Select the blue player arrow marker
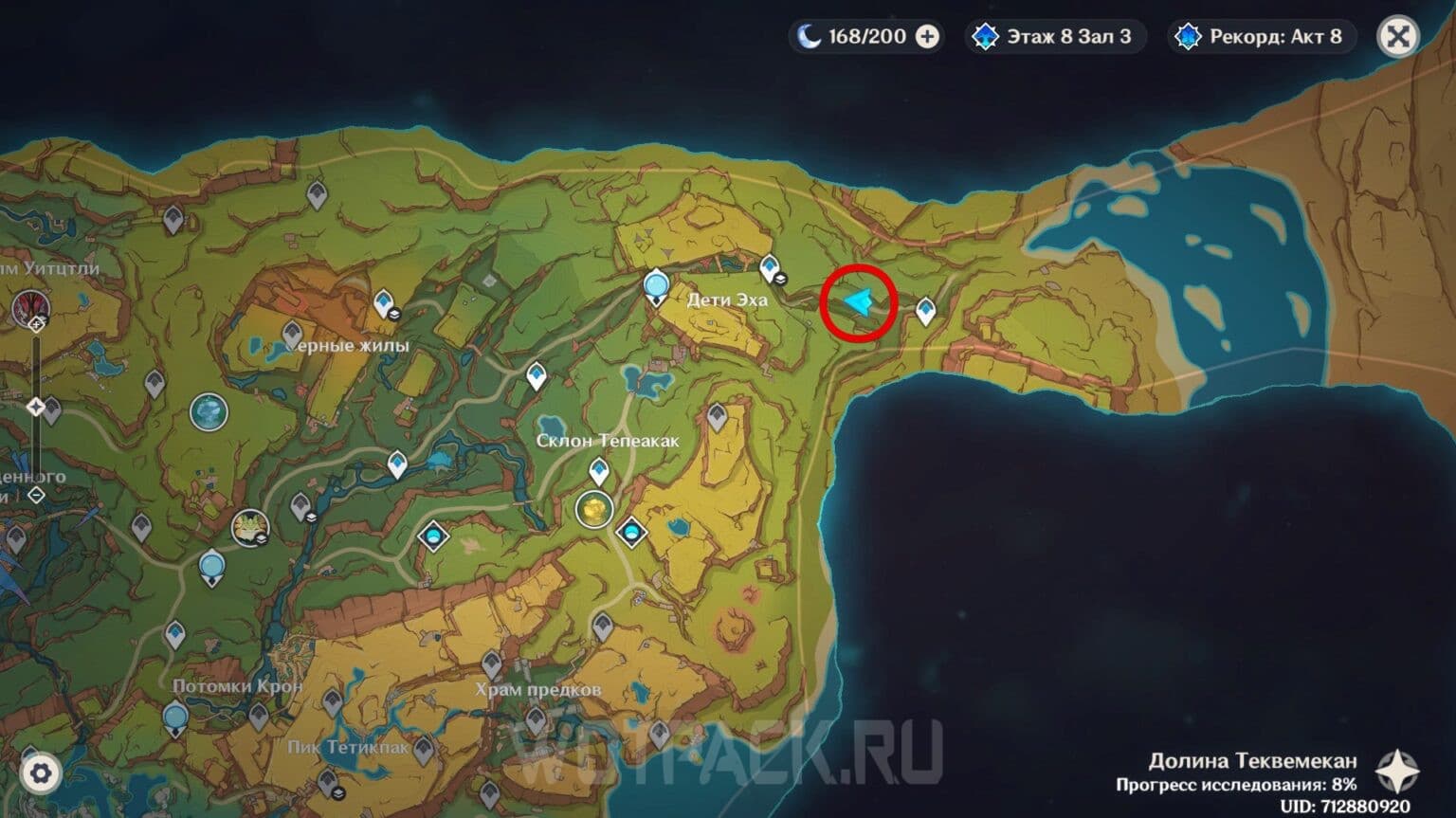1456x818 pixels. tap(858, 303)
